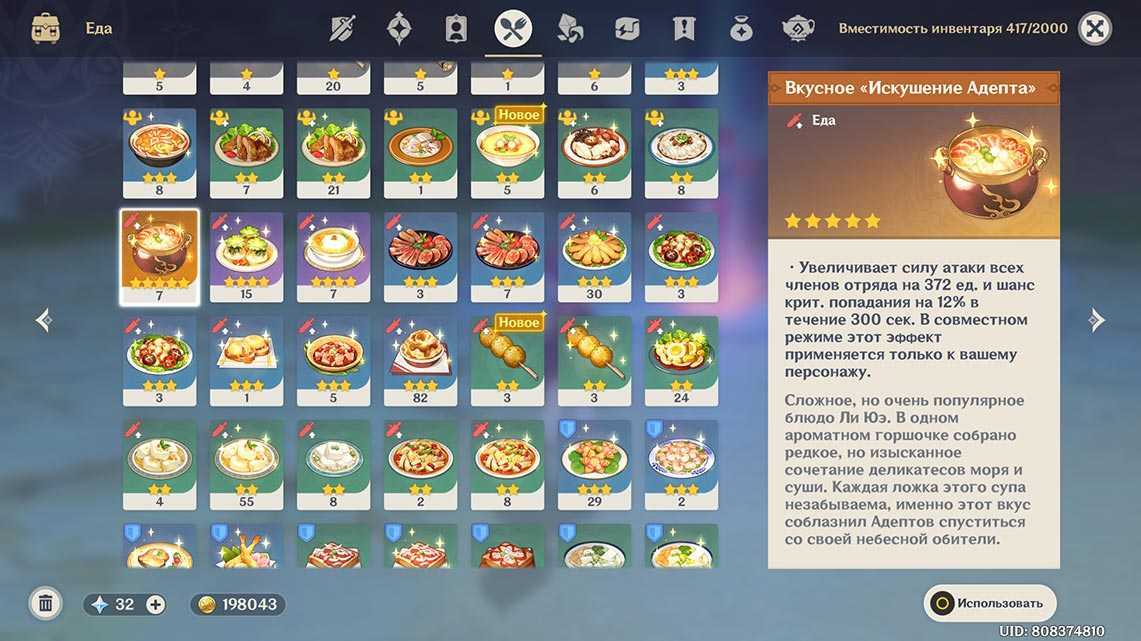This screenshot has height=641, width=1141.
Task: Select the food slot with quantity 55
Action: pyautogui.click(x=246, y=464)
